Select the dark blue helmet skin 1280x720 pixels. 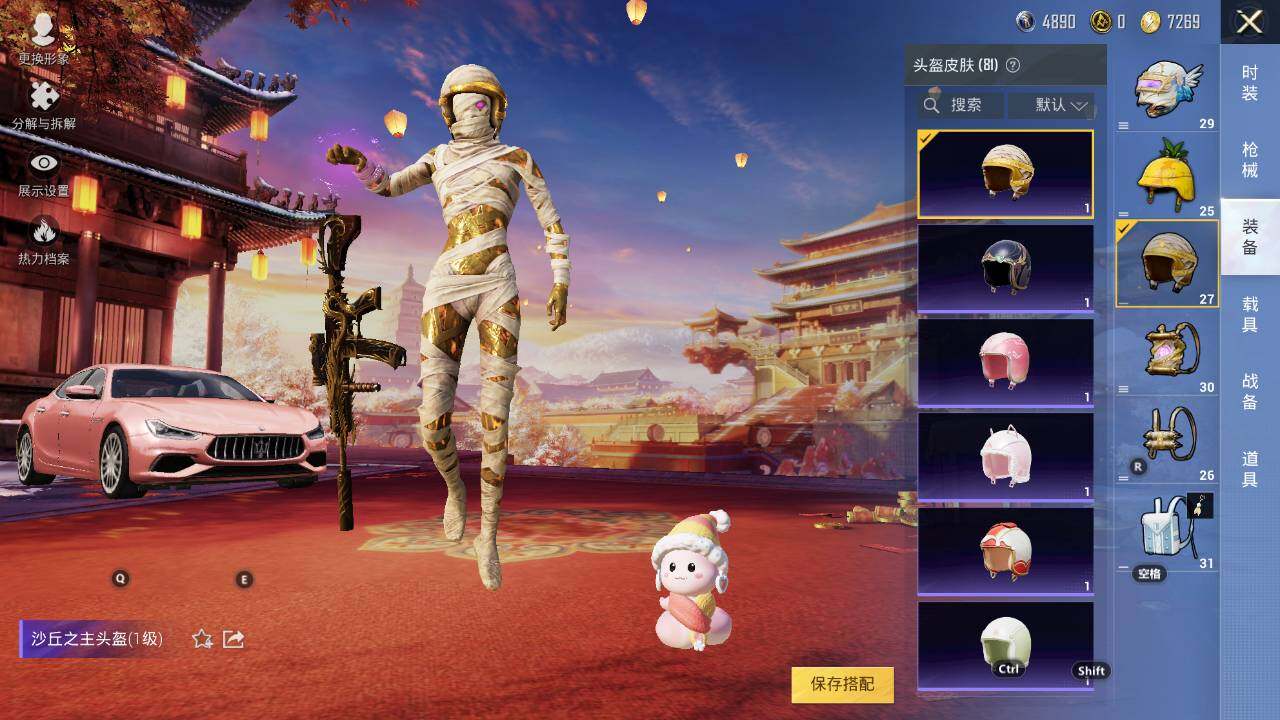coord(1005,267)
